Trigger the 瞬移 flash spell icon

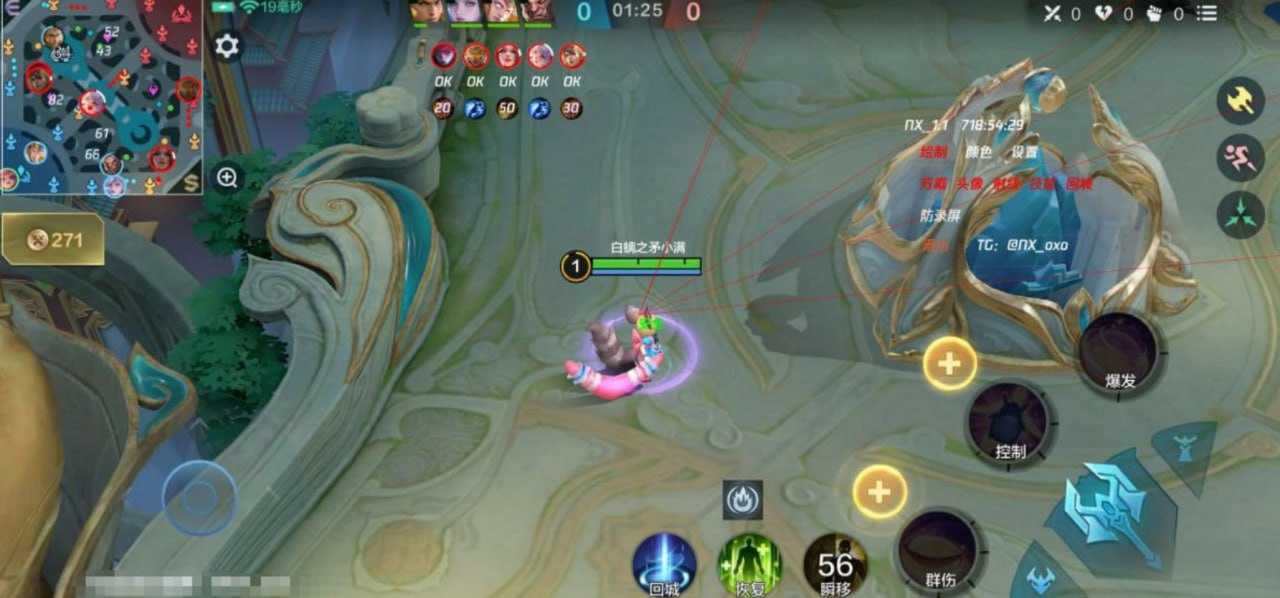pyautogui.click(x=835, y=564)
